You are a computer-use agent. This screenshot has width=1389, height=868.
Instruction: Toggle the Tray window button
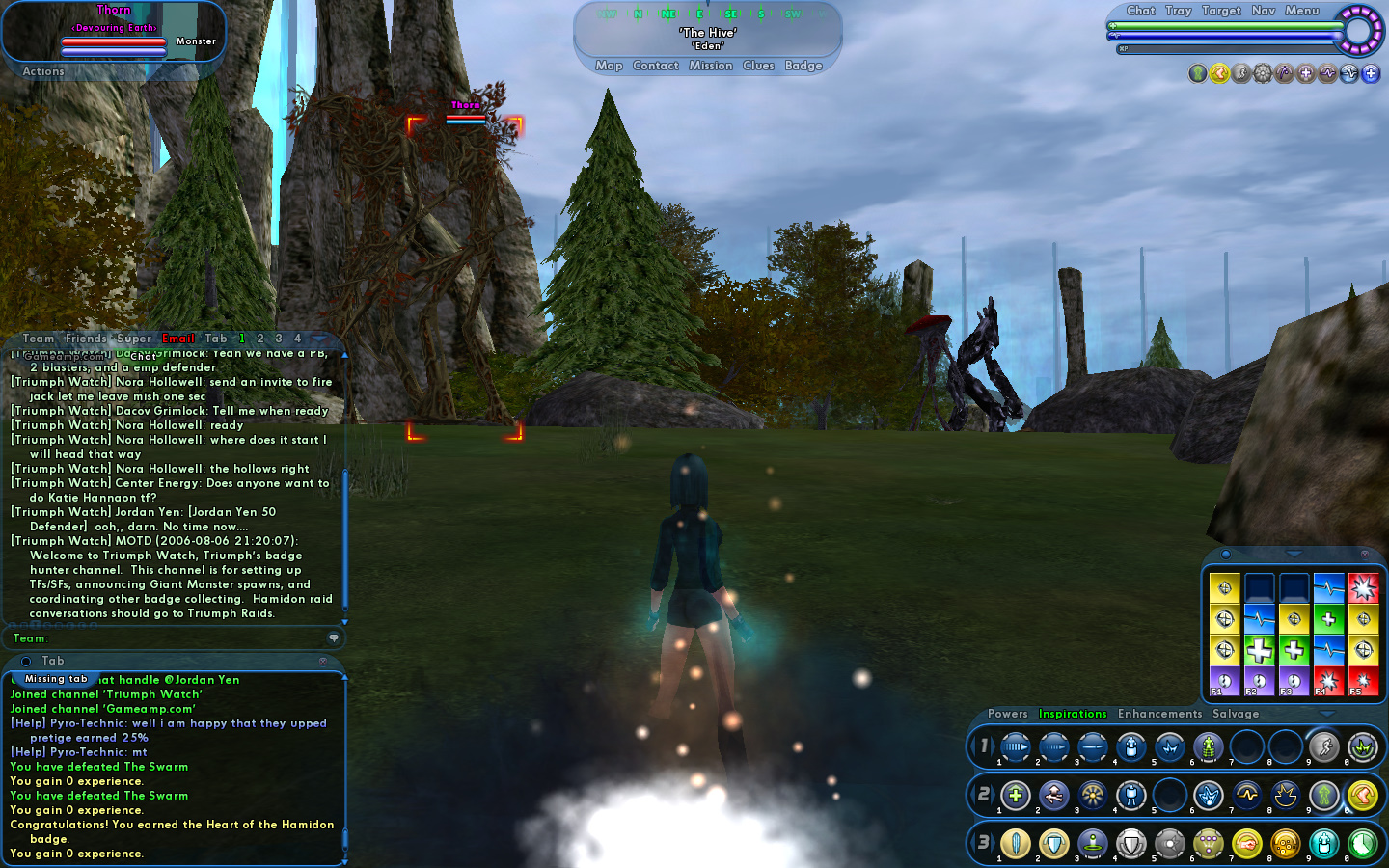pyautogui.click(x=1178, y=11)
